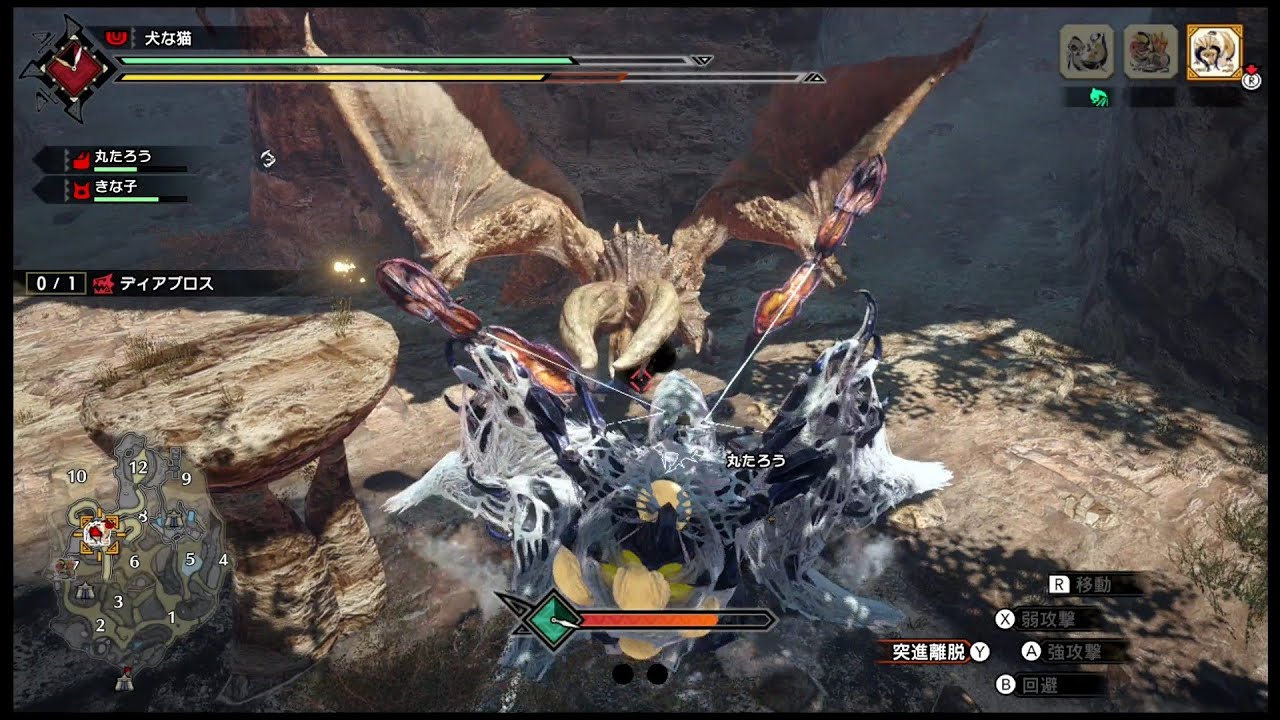Select the orange-bracketed target marker on the minimap
This screenshot has height=720, width=1280.
97,533
